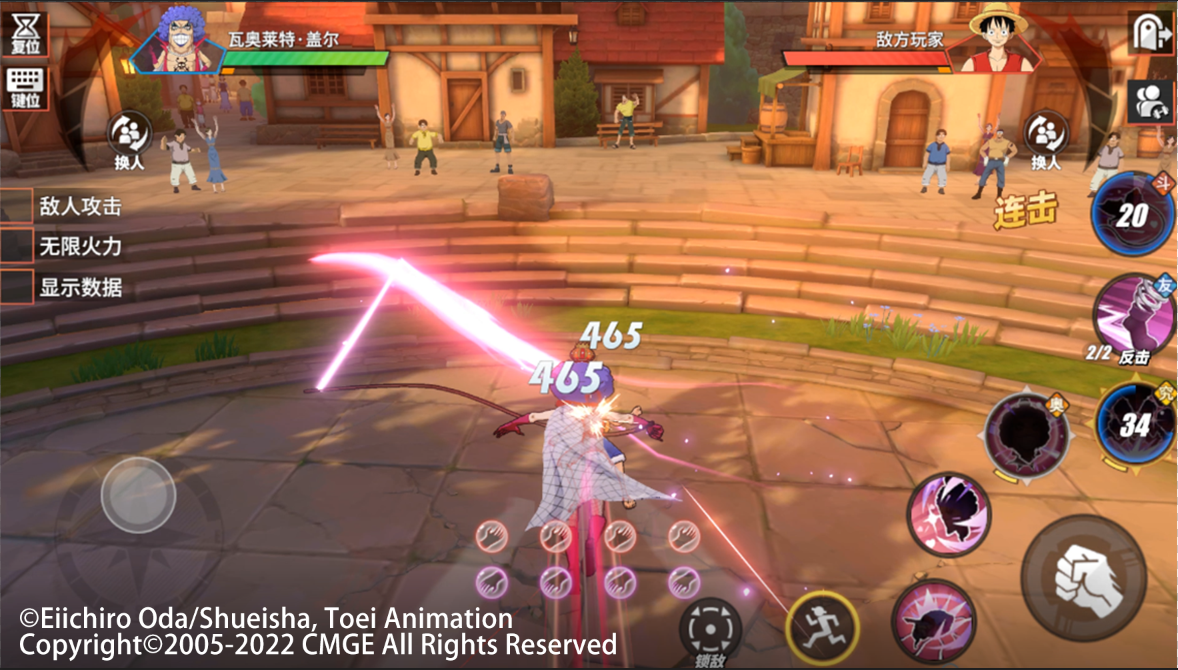Open the player list icon
The height and width of the screenshot is (670, 1178).
(1150, 101)
